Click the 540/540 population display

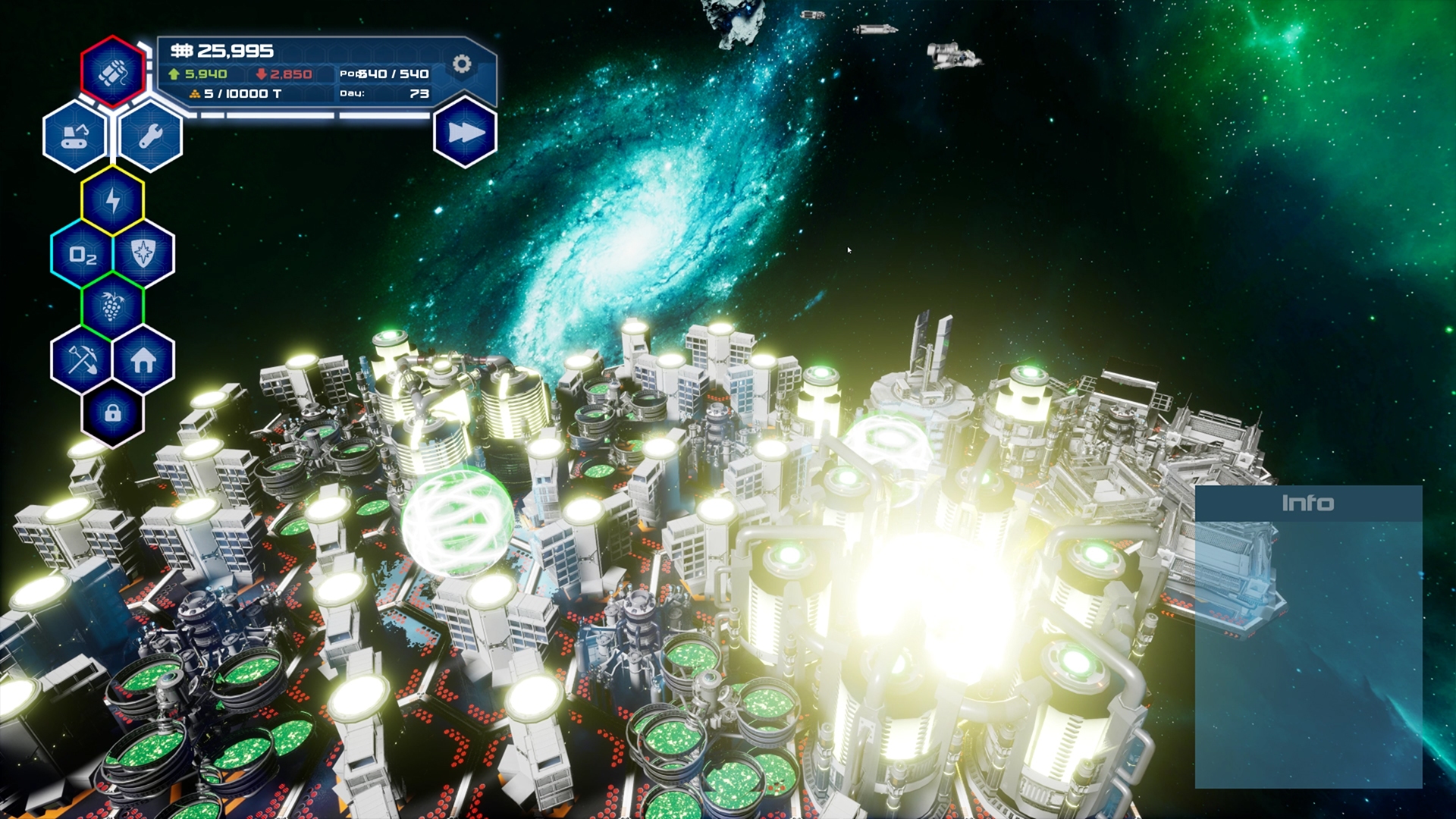(383, 75)
